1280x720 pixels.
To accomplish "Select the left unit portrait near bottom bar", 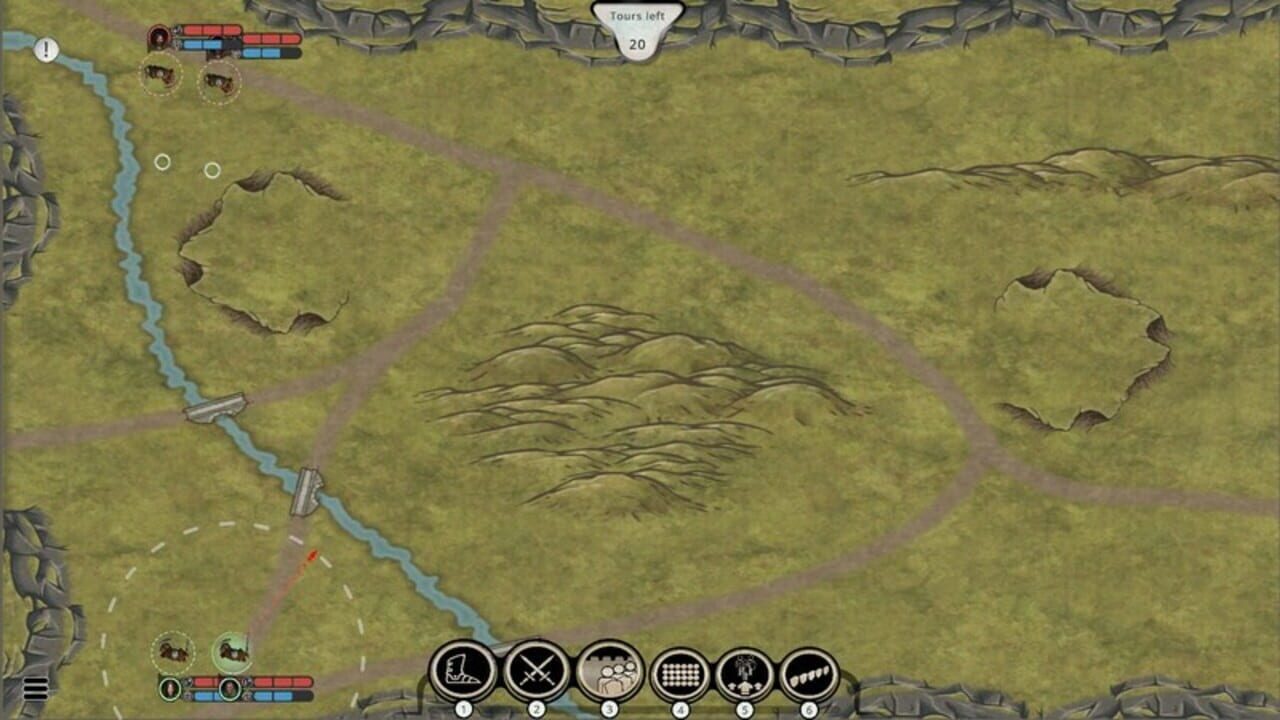I will tap(170, 690).
